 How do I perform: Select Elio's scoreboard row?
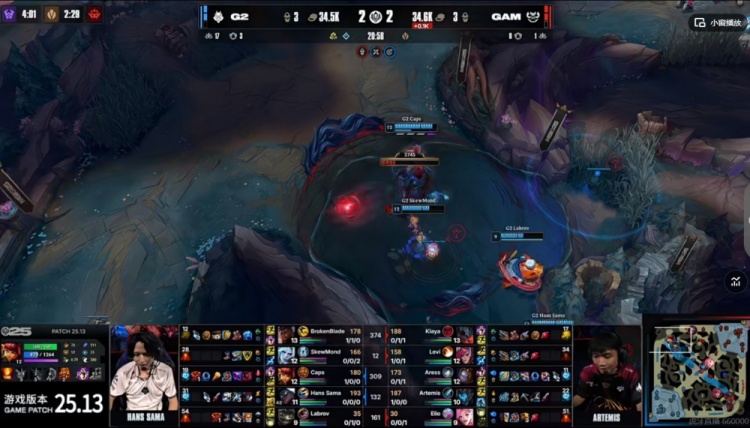click(x=432, y=415)
